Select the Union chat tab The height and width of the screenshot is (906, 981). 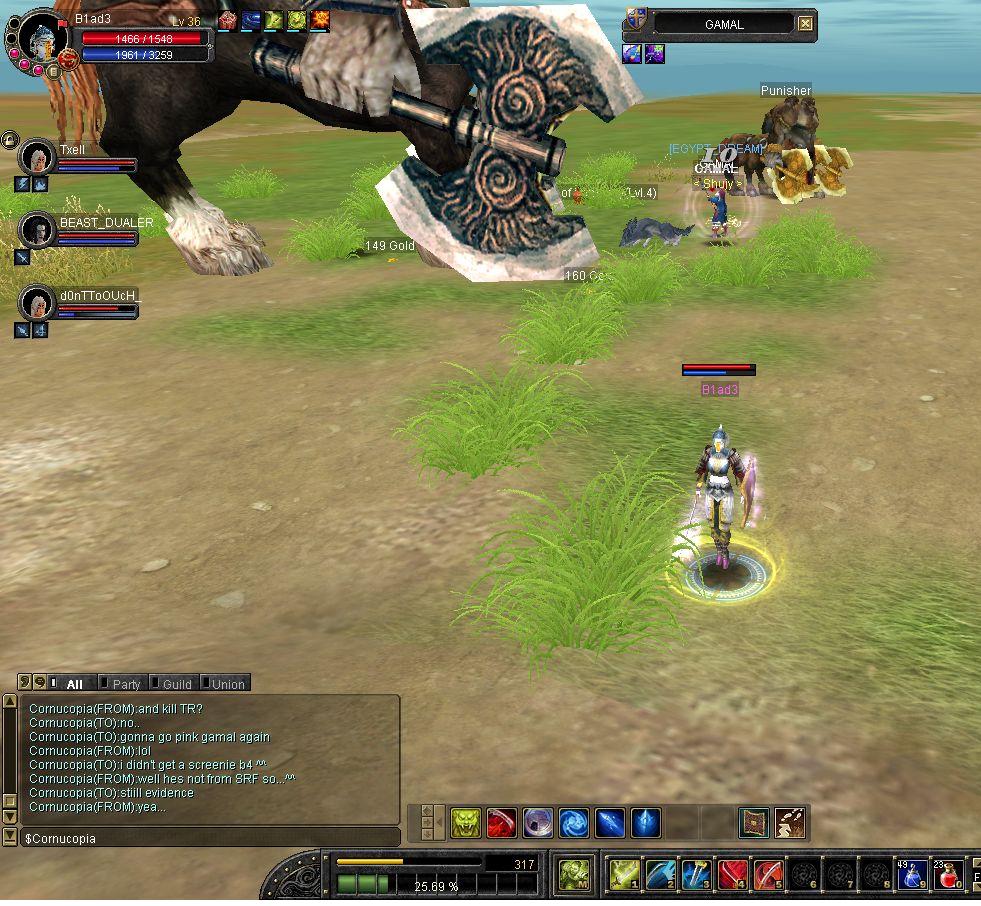point(227,684)
